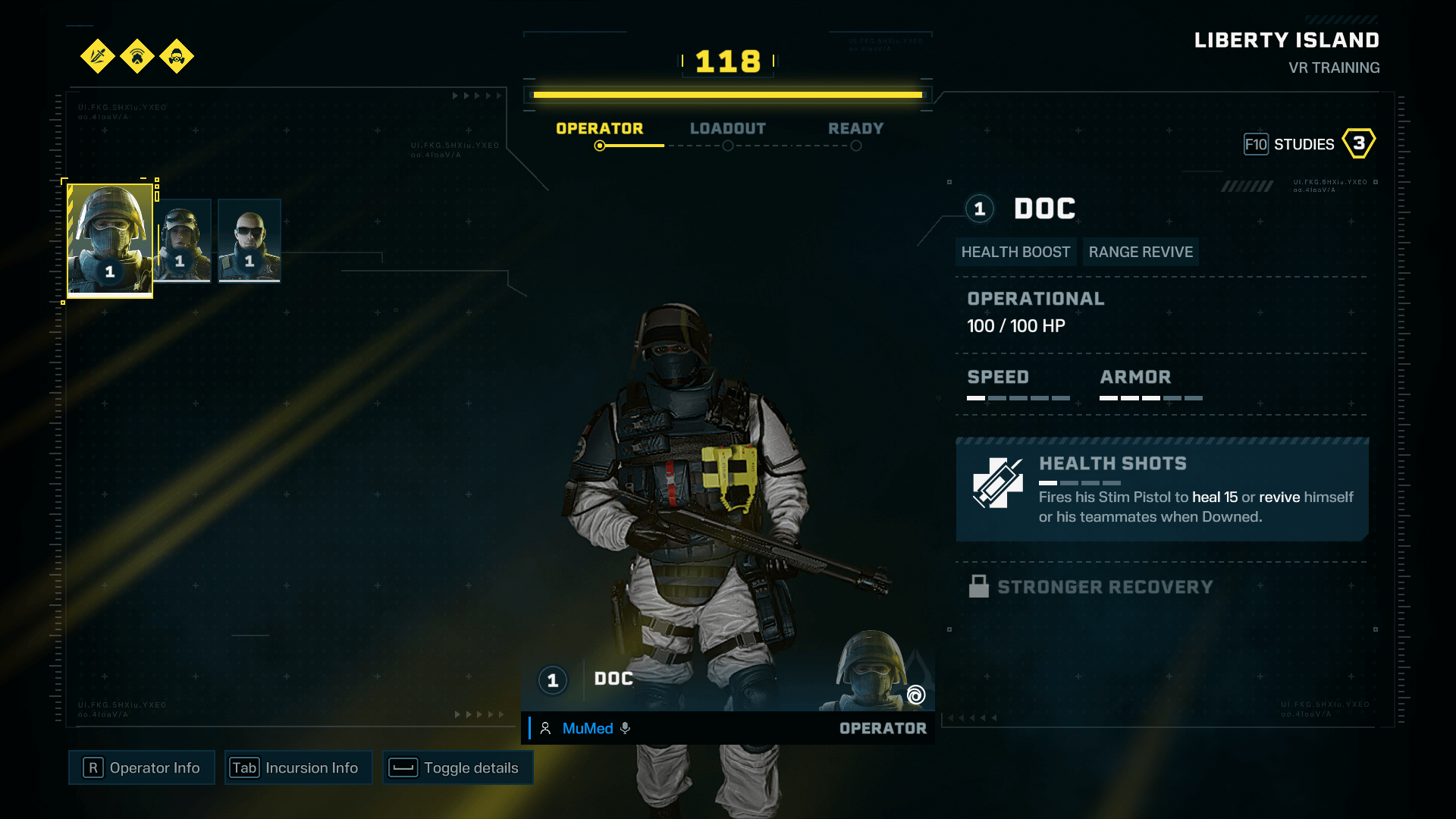
Task: Select the third operator portrait thumbnail
Action: (x=249, y=240)
